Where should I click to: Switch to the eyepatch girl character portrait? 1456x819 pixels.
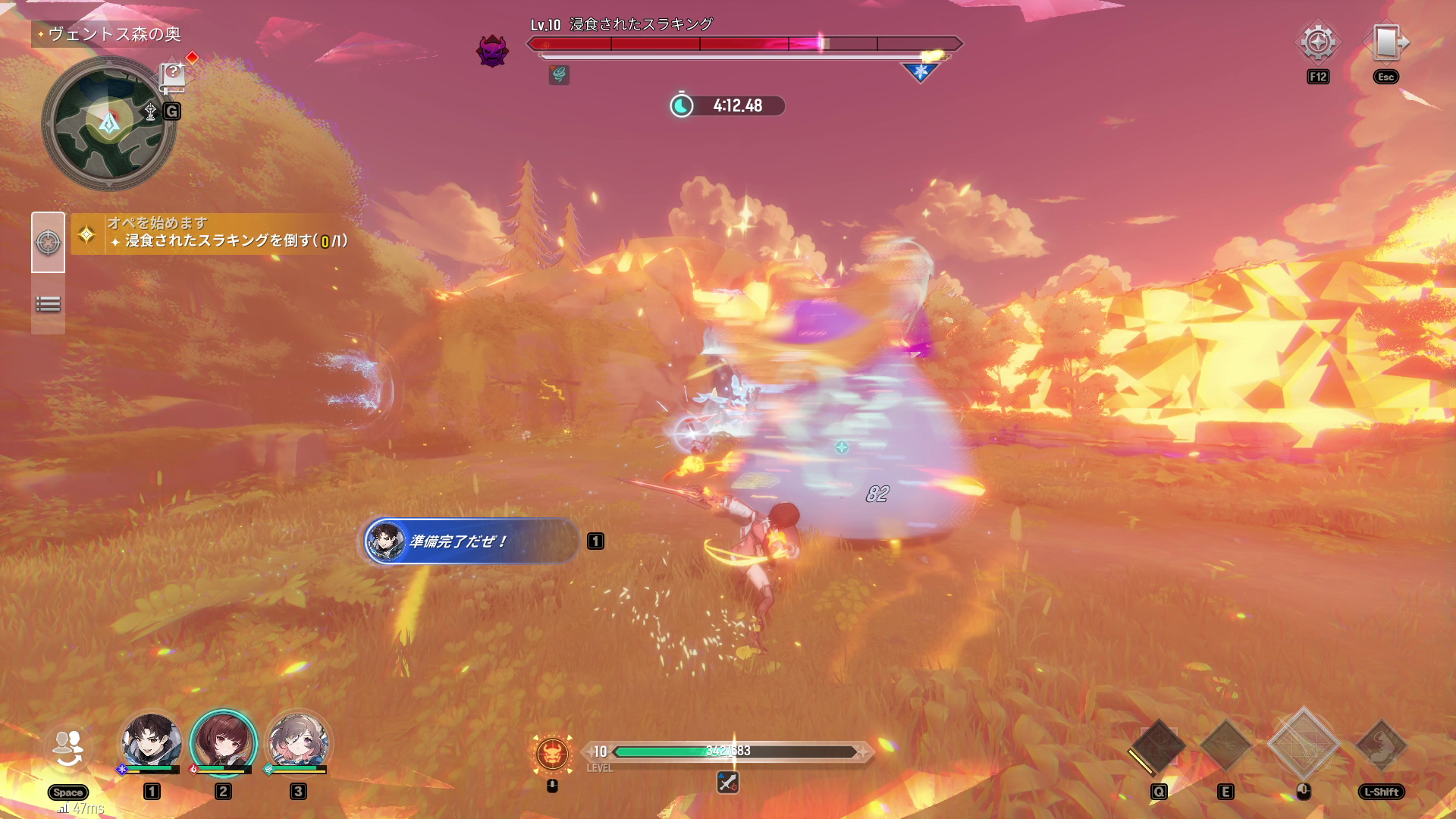pos(298,742)
